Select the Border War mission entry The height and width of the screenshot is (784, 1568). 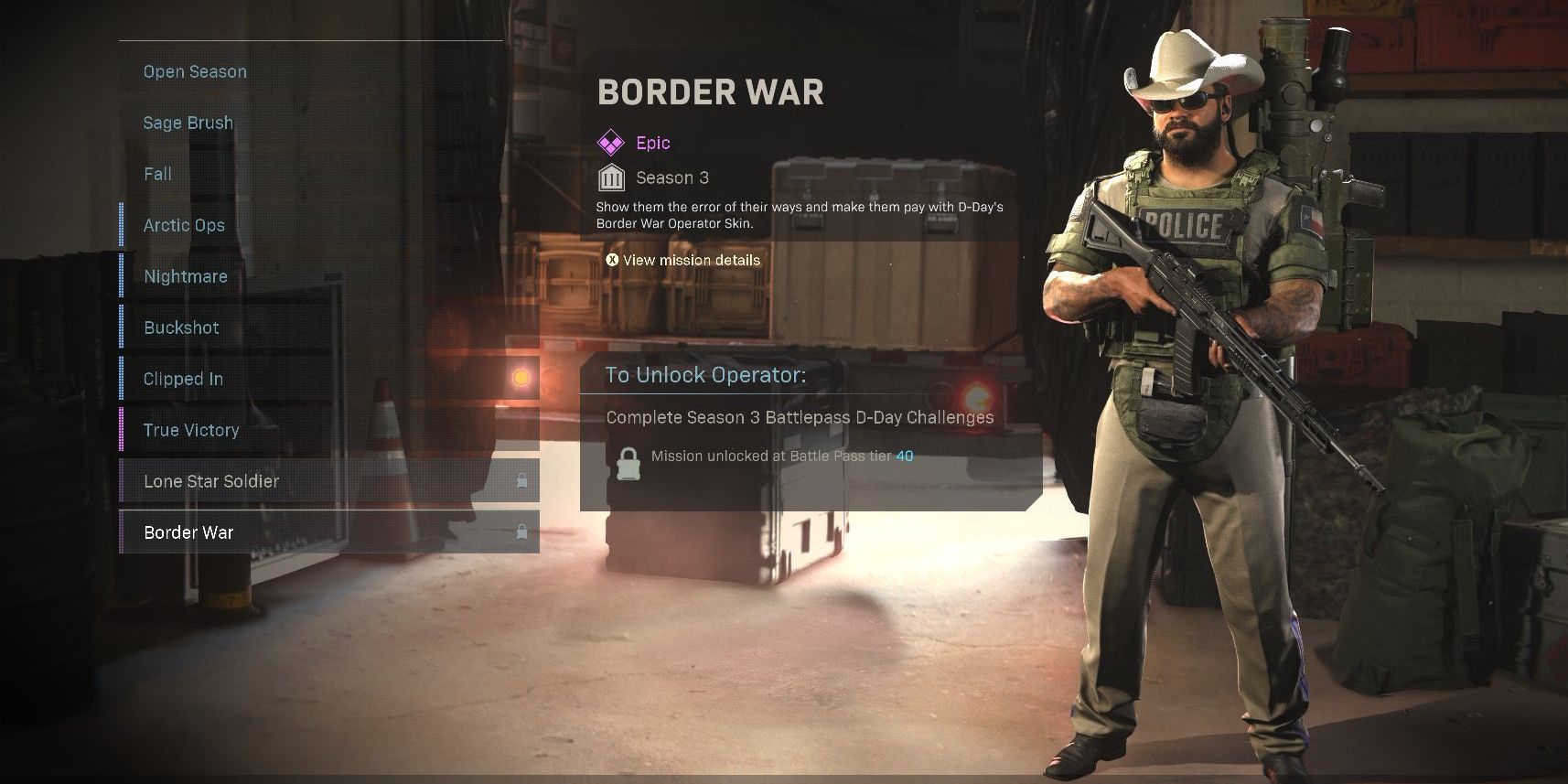pos(188,532)
